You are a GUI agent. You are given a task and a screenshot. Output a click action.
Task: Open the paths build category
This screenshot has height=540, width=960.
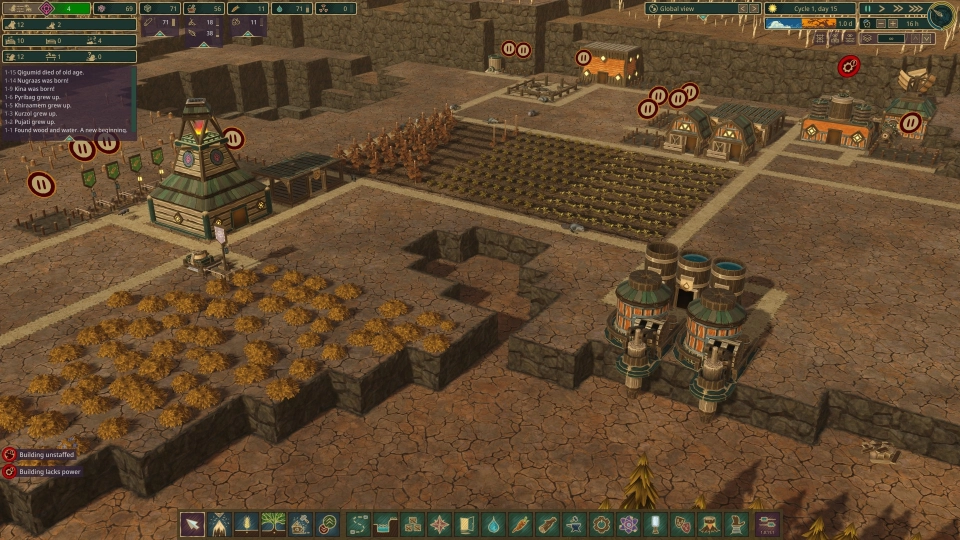[358, 524]
